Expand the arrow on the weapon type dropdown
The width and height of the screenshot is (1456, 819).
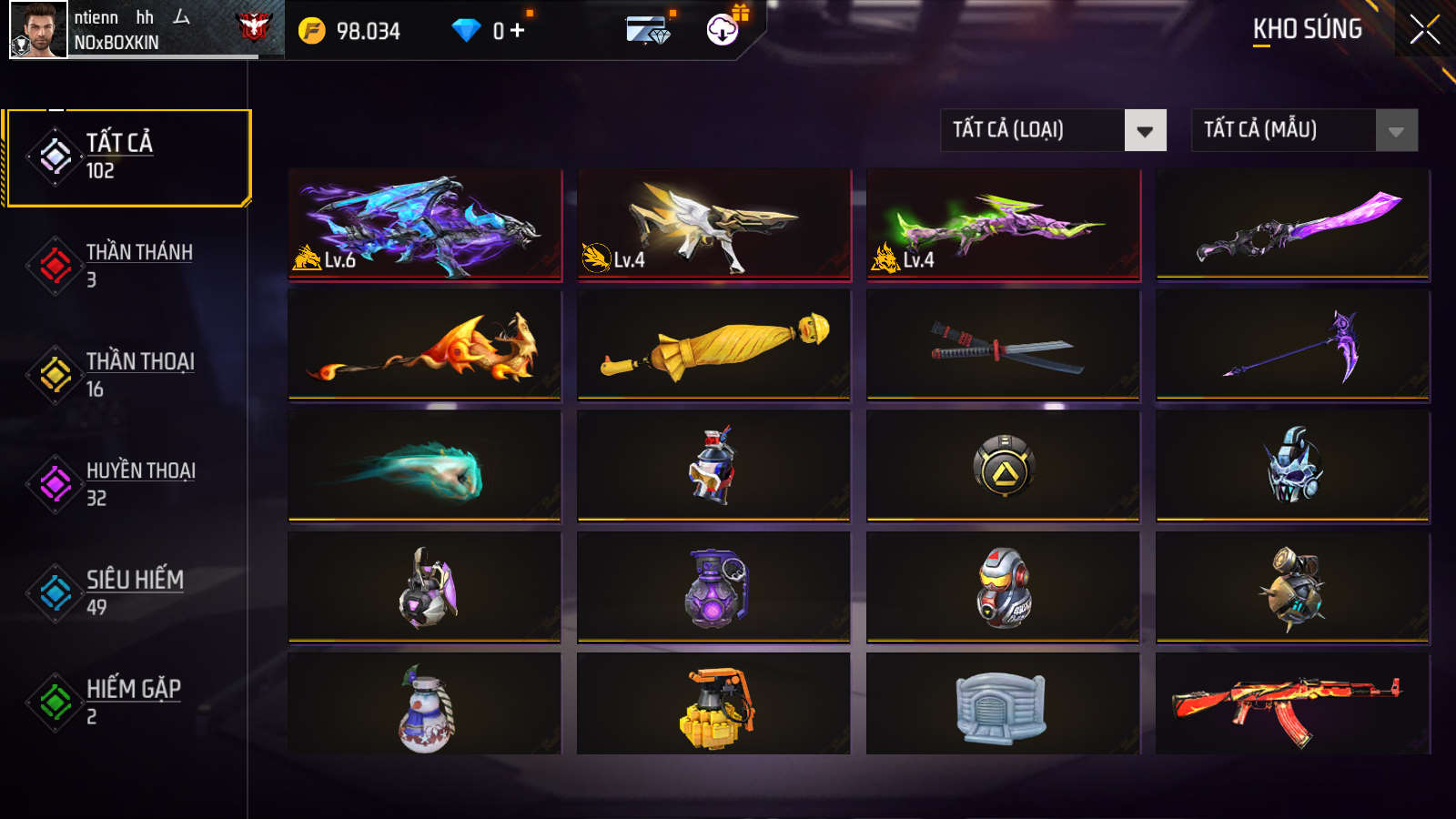[x=1147, y=130]
